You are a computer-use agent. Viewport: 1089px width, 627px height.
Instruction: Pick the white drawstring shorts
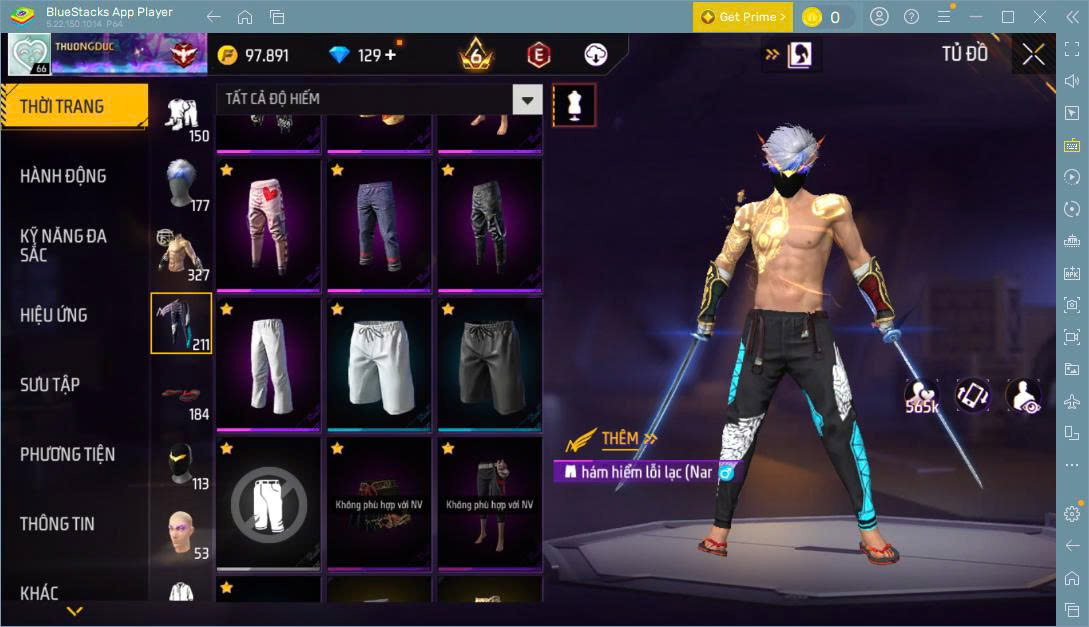click(x=379, y=364)
